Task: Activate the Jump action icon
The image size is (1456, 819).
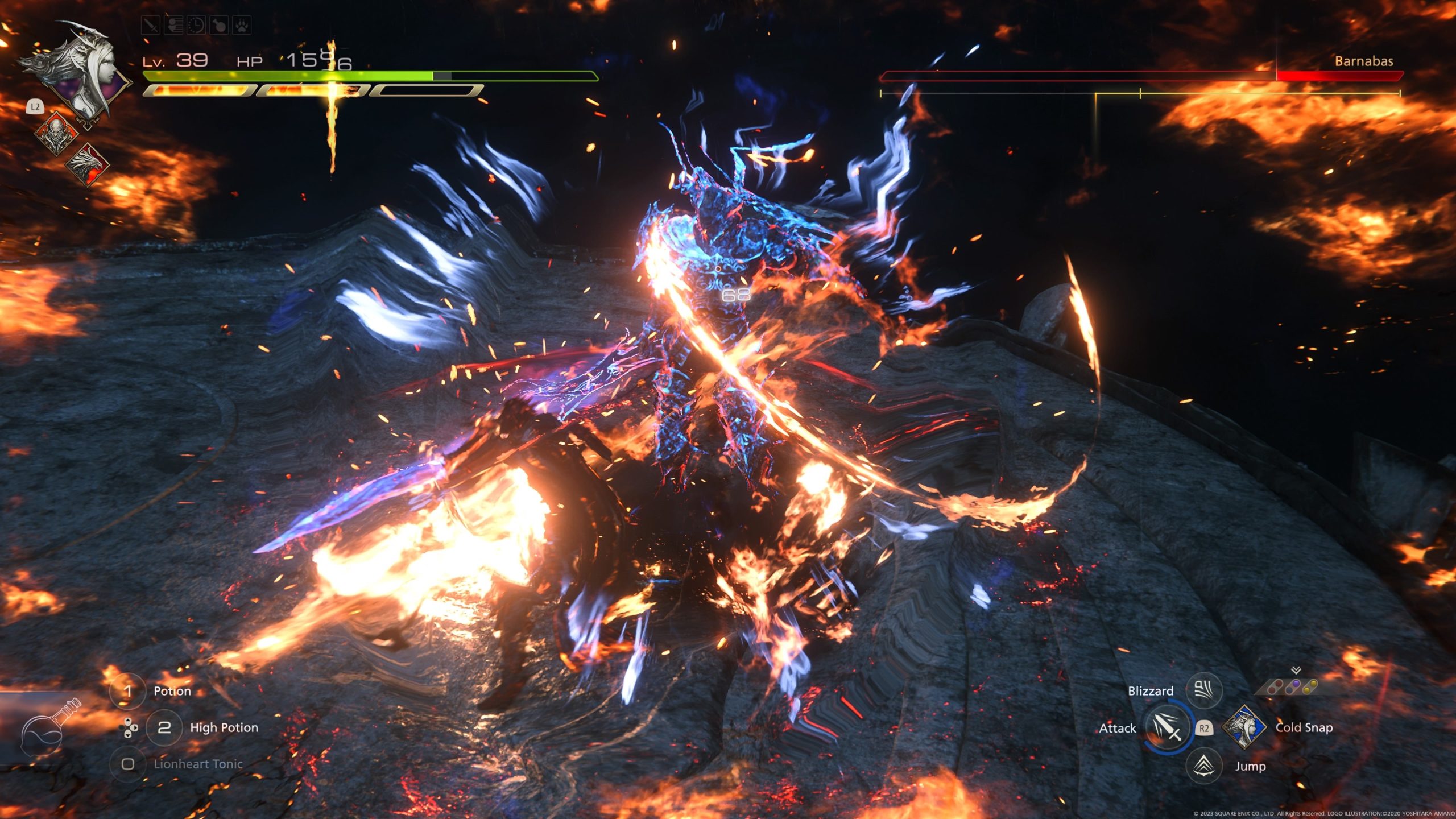Action: (1203, 766)
